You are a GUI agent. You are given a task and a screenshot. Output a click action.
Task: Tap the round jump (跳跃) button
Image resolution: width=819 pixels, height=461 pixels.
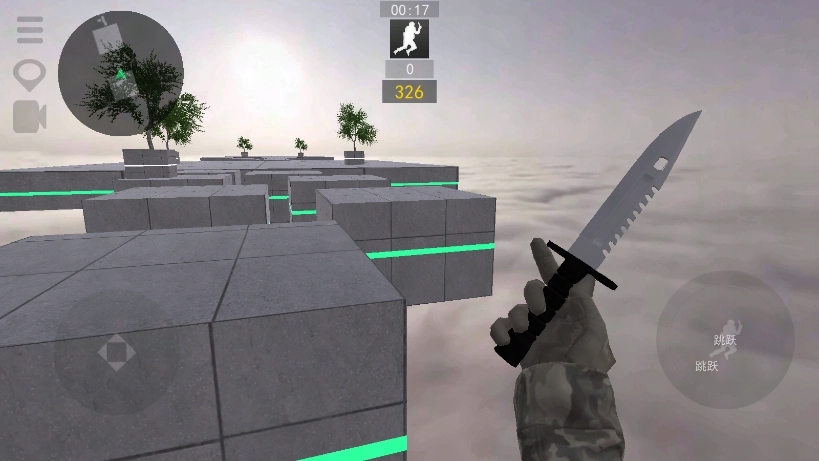[x=725, y=340]
